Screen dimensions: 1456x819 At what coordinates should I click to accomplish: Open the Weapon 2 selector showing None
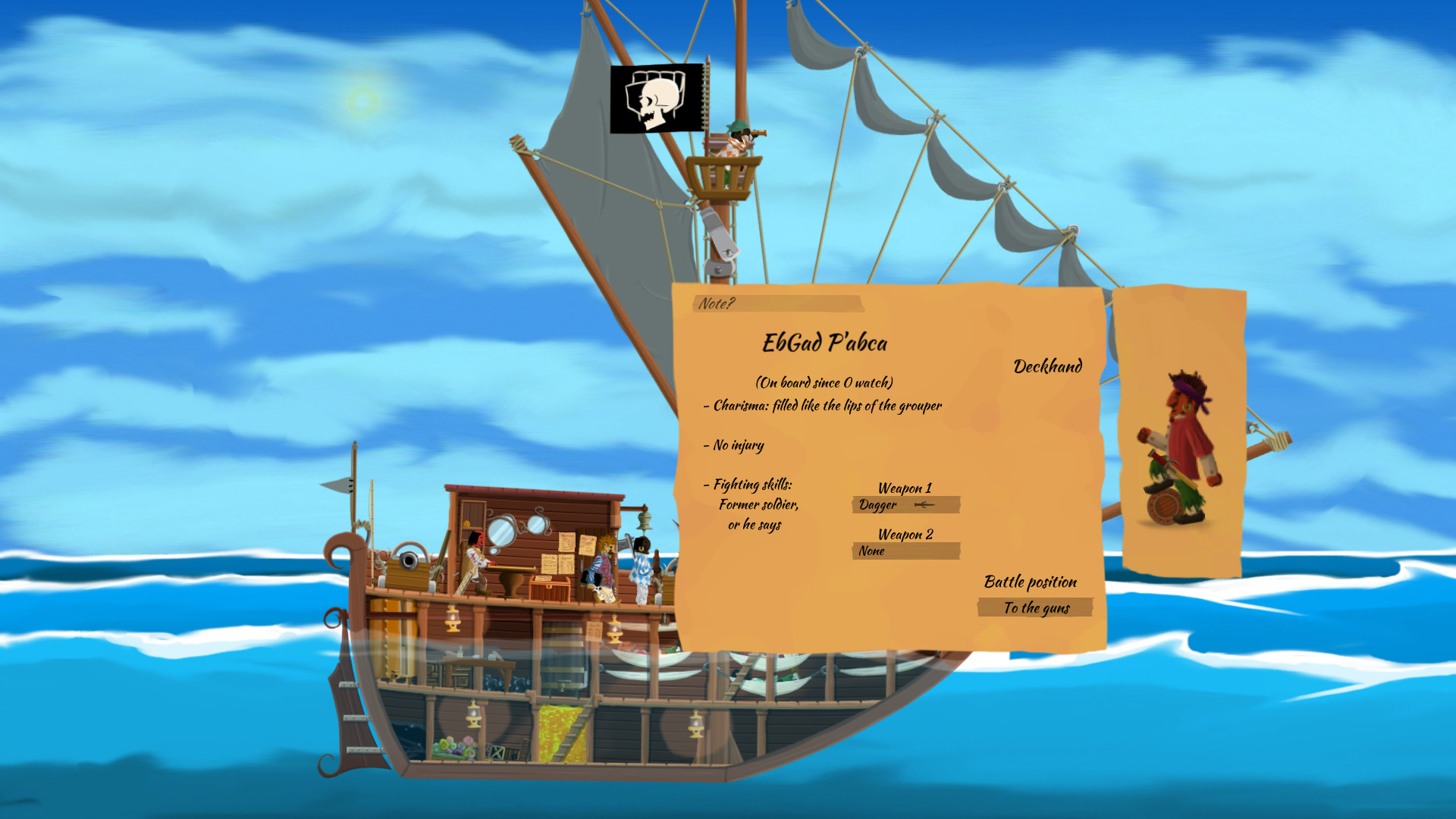coord(905,551)
